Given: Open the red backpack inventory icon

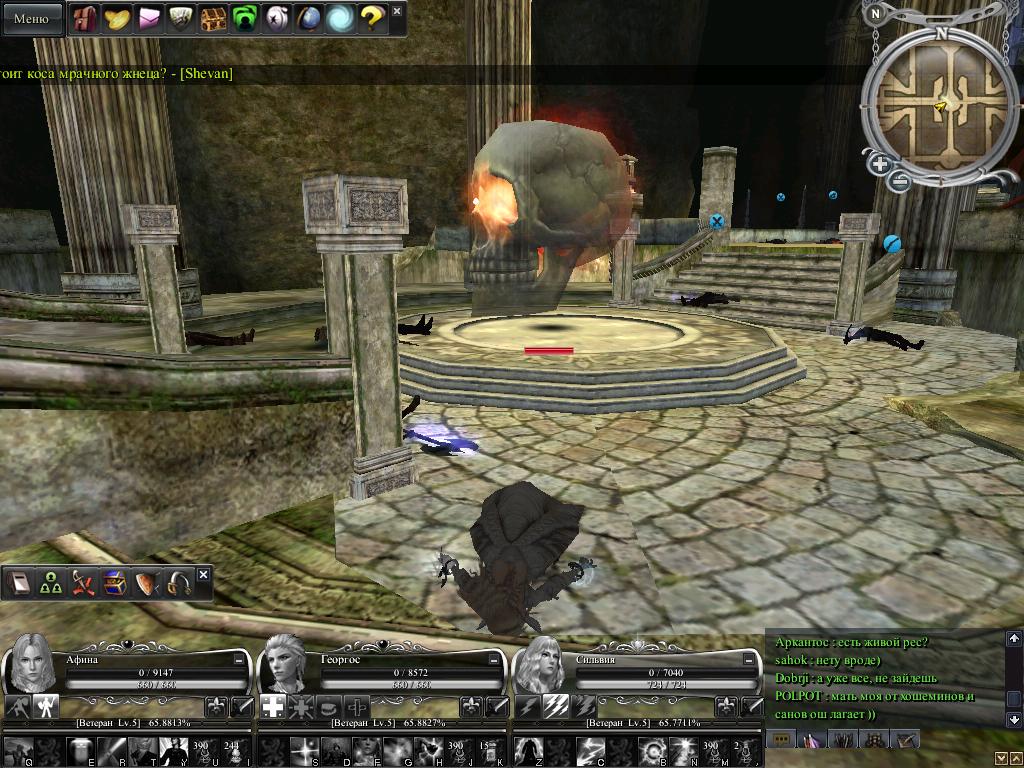Looking at the screenshot, I should pyautogui.click(x=85, y=18).
